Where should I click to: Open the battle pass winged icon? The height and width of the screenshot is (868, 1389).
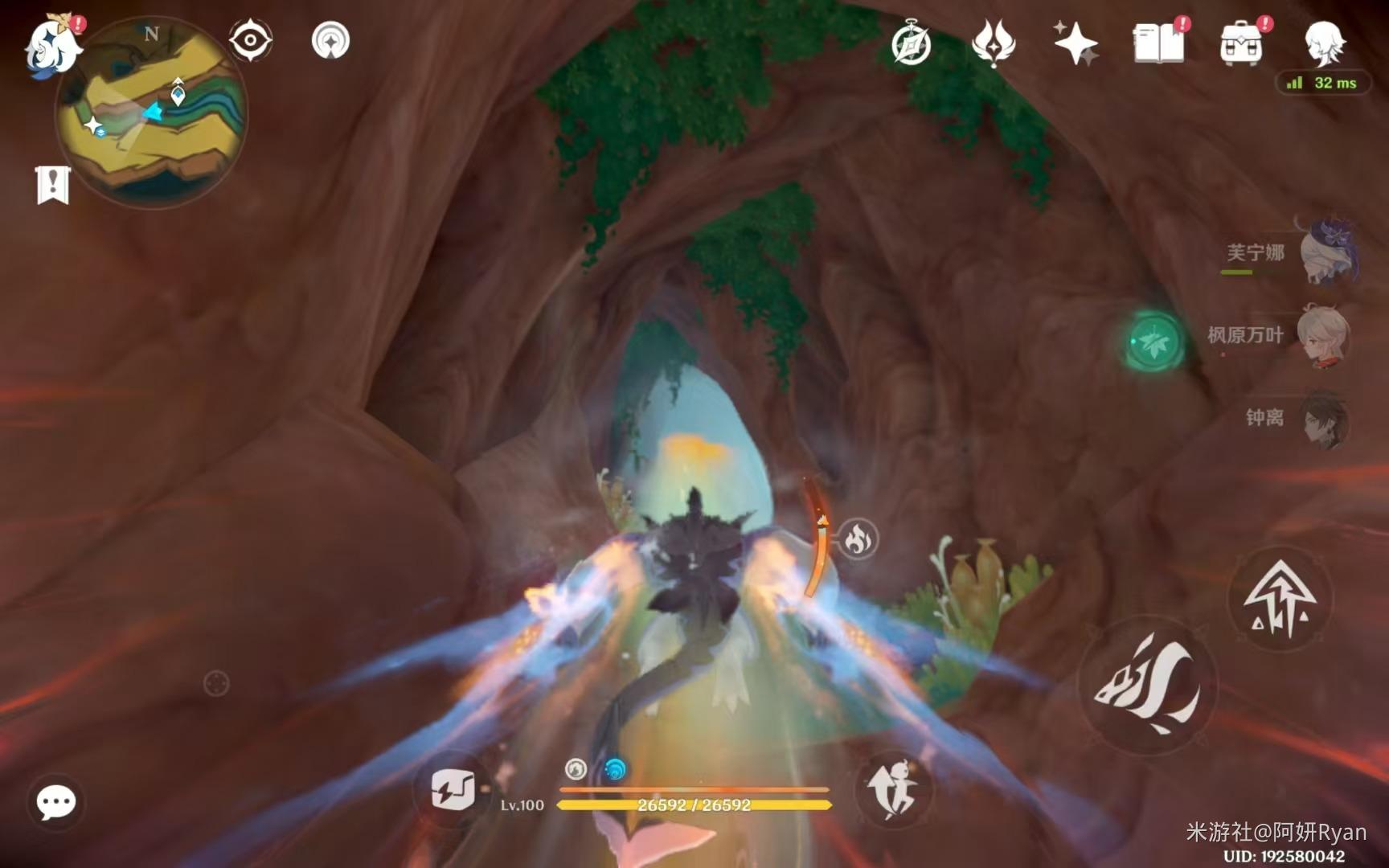(994, 43)
